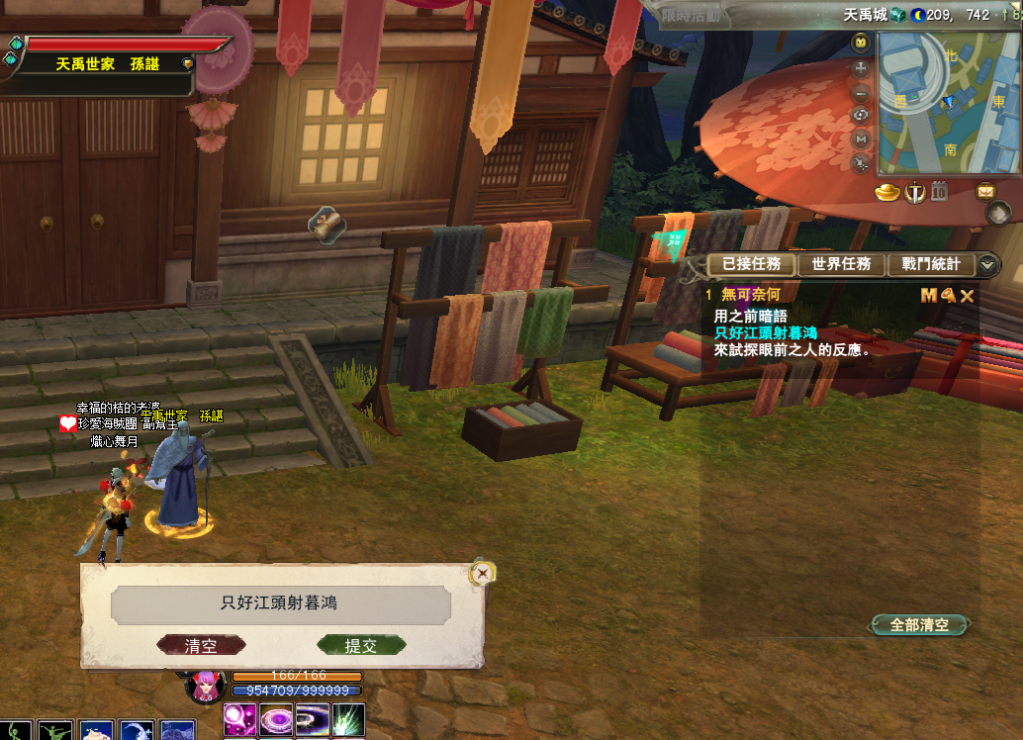Open the calendar icon below minimap
This screenshot has height=740, width=1023.
939,191
